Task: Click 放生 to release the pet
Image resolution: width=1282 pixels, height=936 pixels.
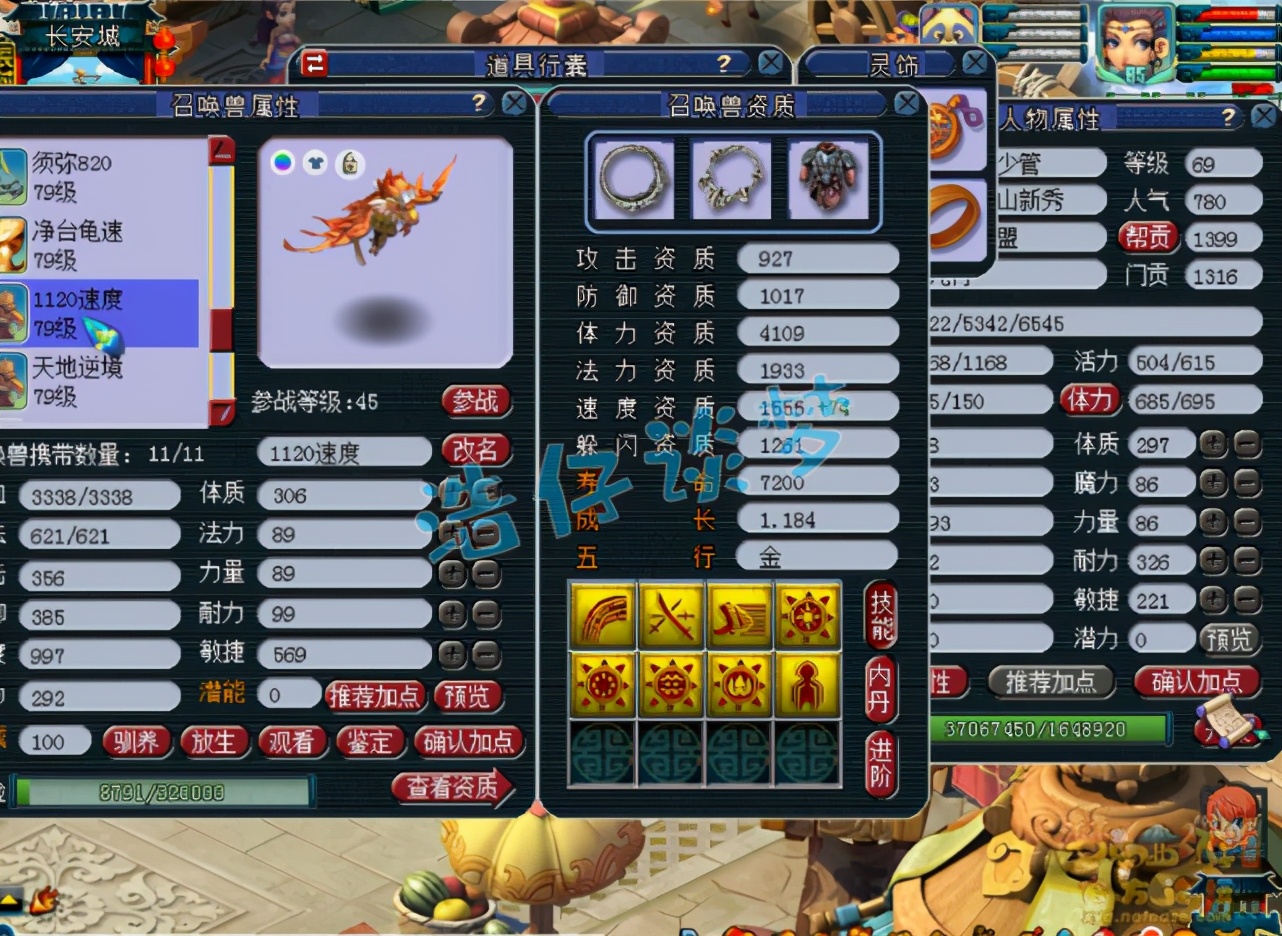Action: click(214, 741)
